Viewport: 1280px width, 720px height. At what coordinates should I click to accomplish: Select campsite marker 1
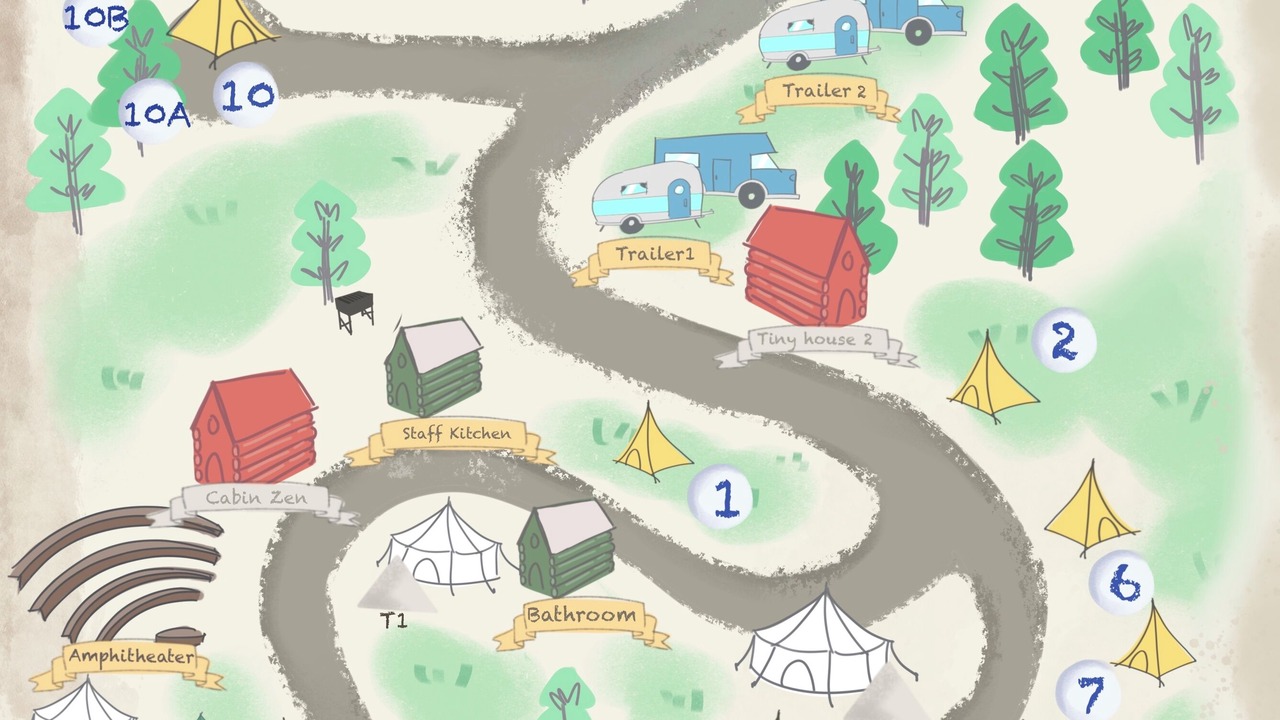722,497
